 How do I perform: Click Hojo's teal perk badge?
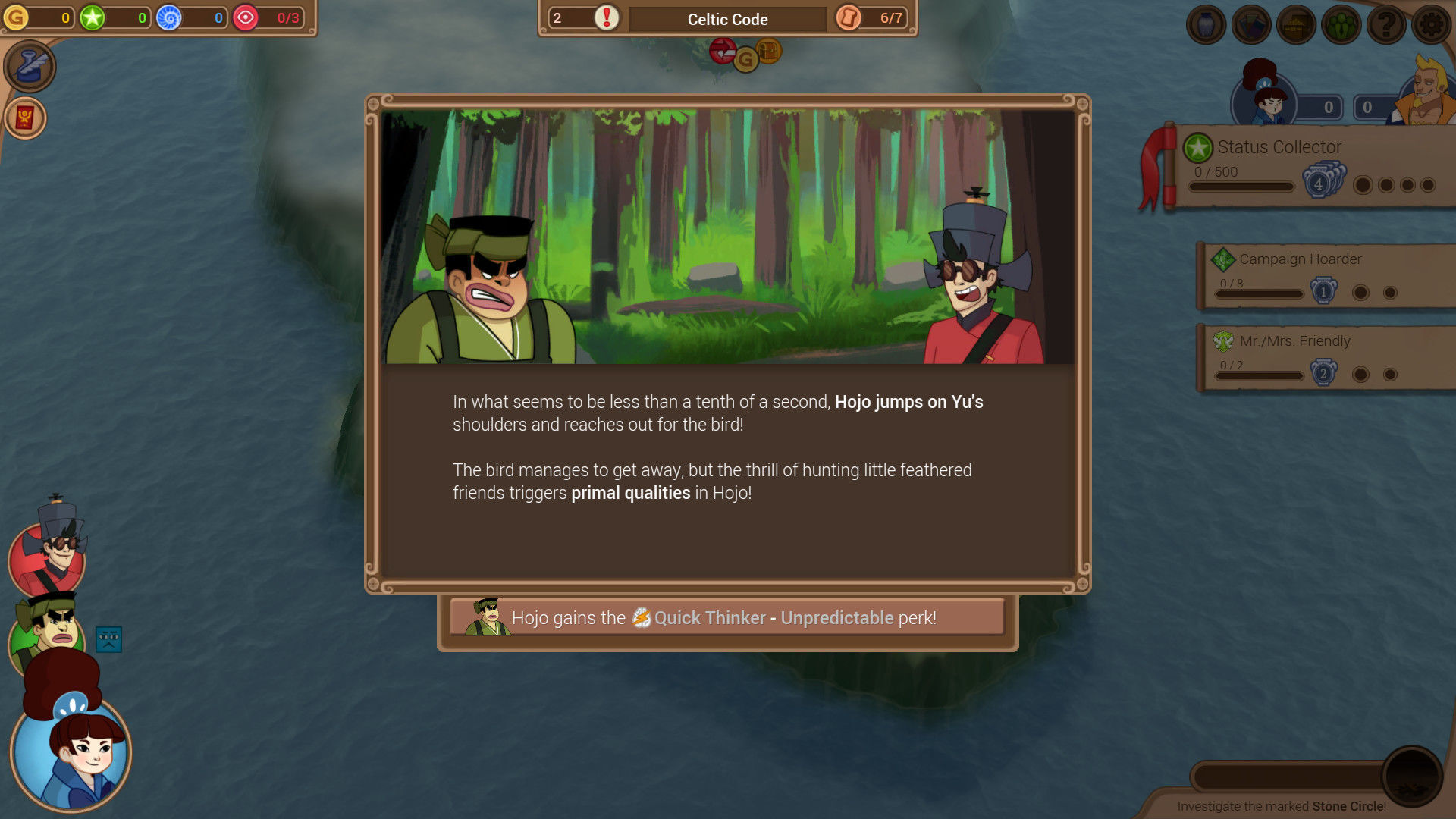pyautogui.click(x=108, y=639)
